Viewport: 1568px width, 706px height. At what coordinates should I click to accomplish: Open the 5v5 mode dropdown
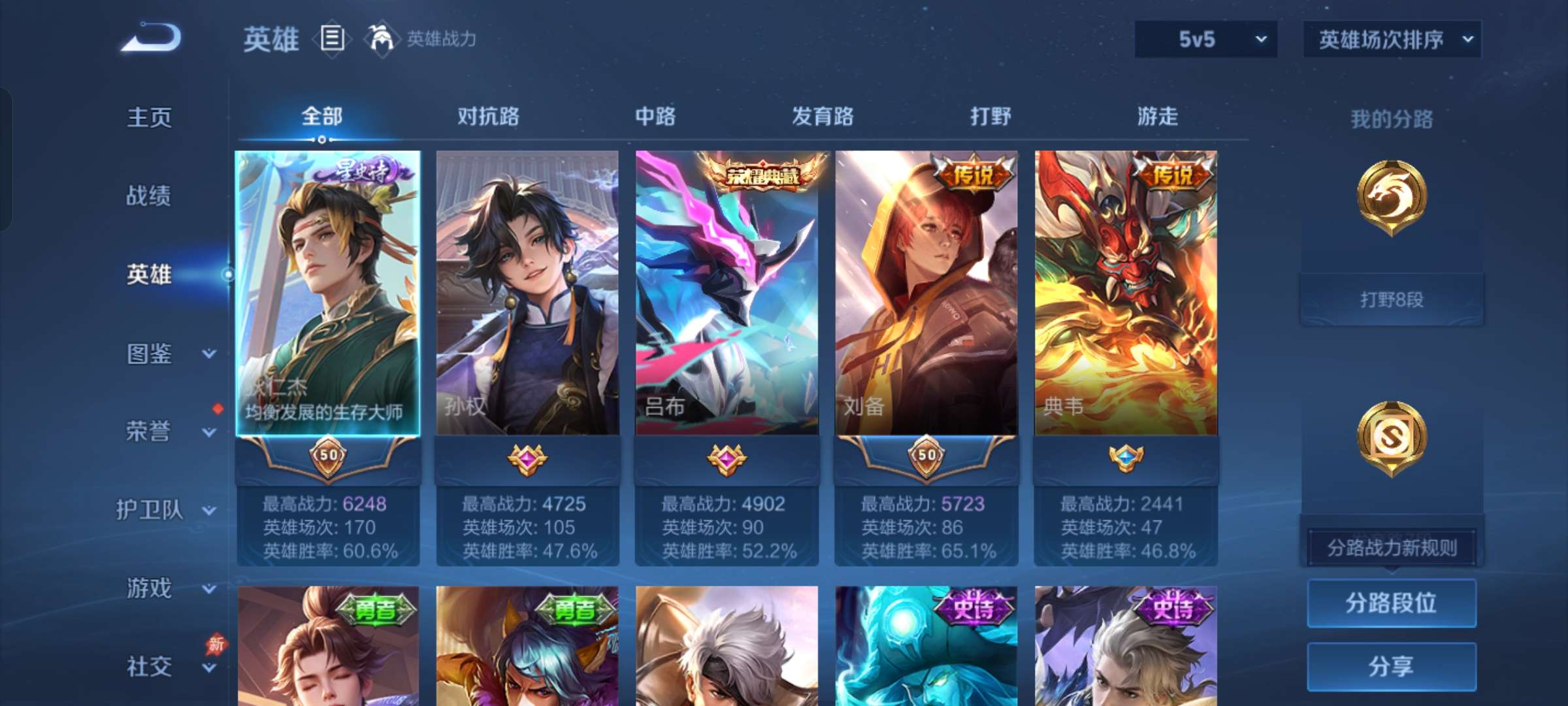coord(1204,39)
